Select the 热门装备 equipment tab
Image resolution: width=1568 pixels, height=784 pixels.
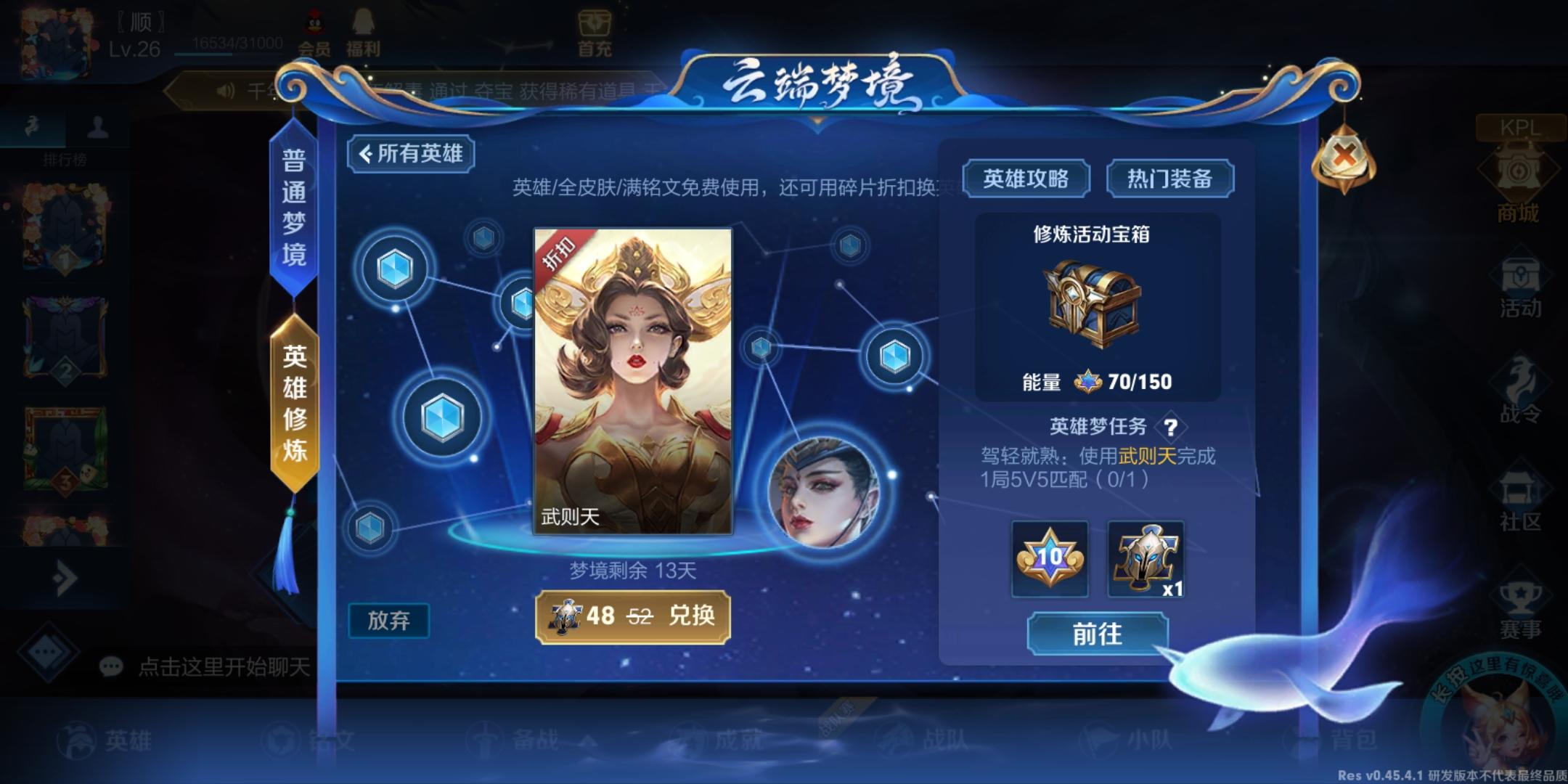(1169, 176)
